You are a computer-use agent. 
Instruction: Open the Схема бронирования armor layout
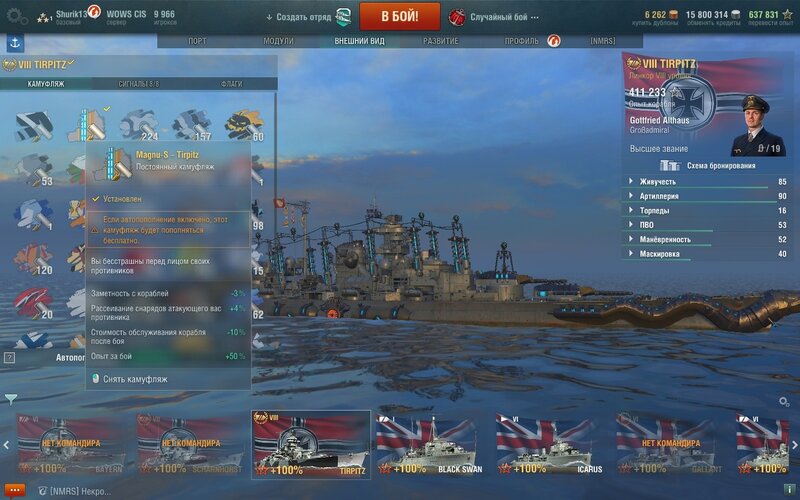pos(709,165)
